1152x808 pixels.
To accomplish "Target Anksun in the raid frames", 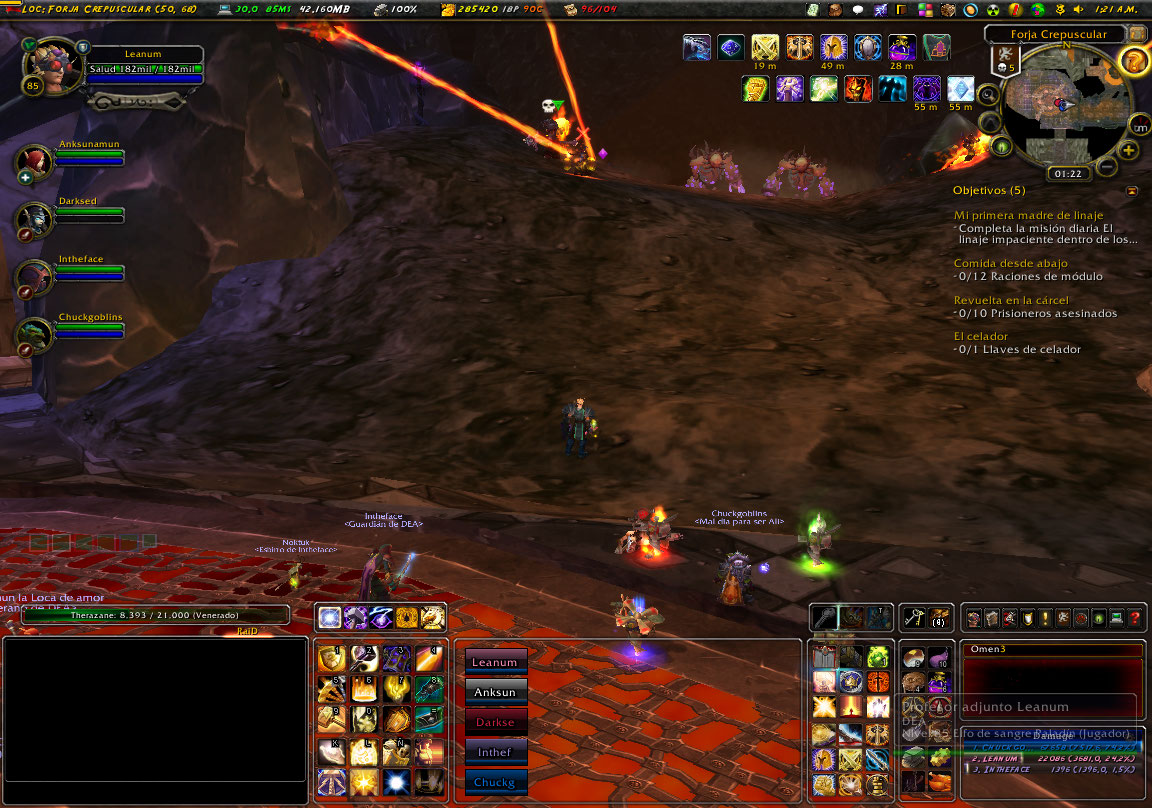I will click(495, 692).
